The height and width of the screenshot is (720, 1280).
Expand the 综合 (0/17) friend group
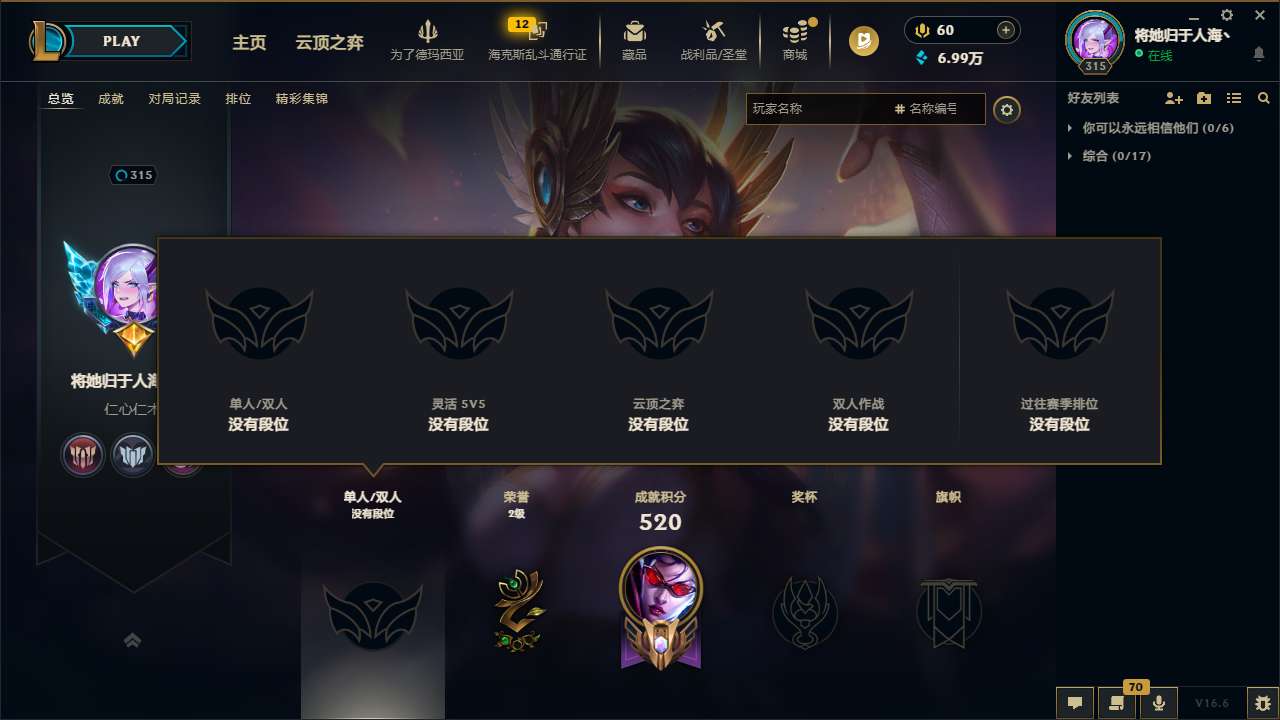click(1071, 156)
